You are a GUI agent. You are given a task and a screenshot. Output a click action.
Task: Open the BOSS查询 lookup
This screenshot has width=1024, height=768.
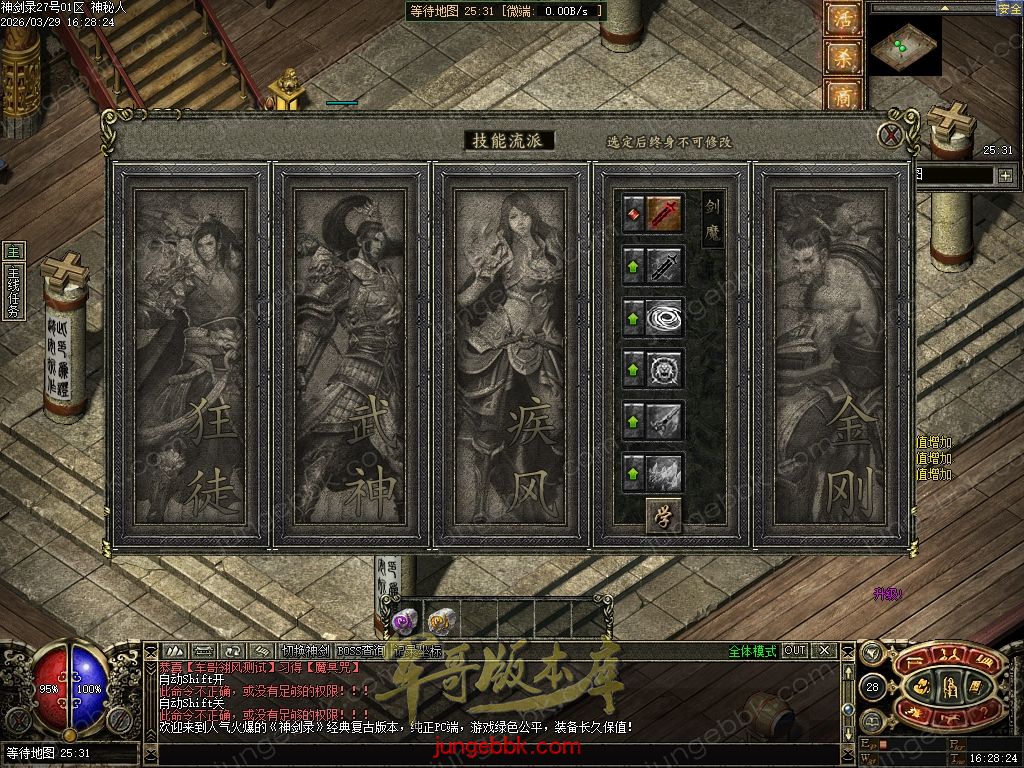point(360,651)
